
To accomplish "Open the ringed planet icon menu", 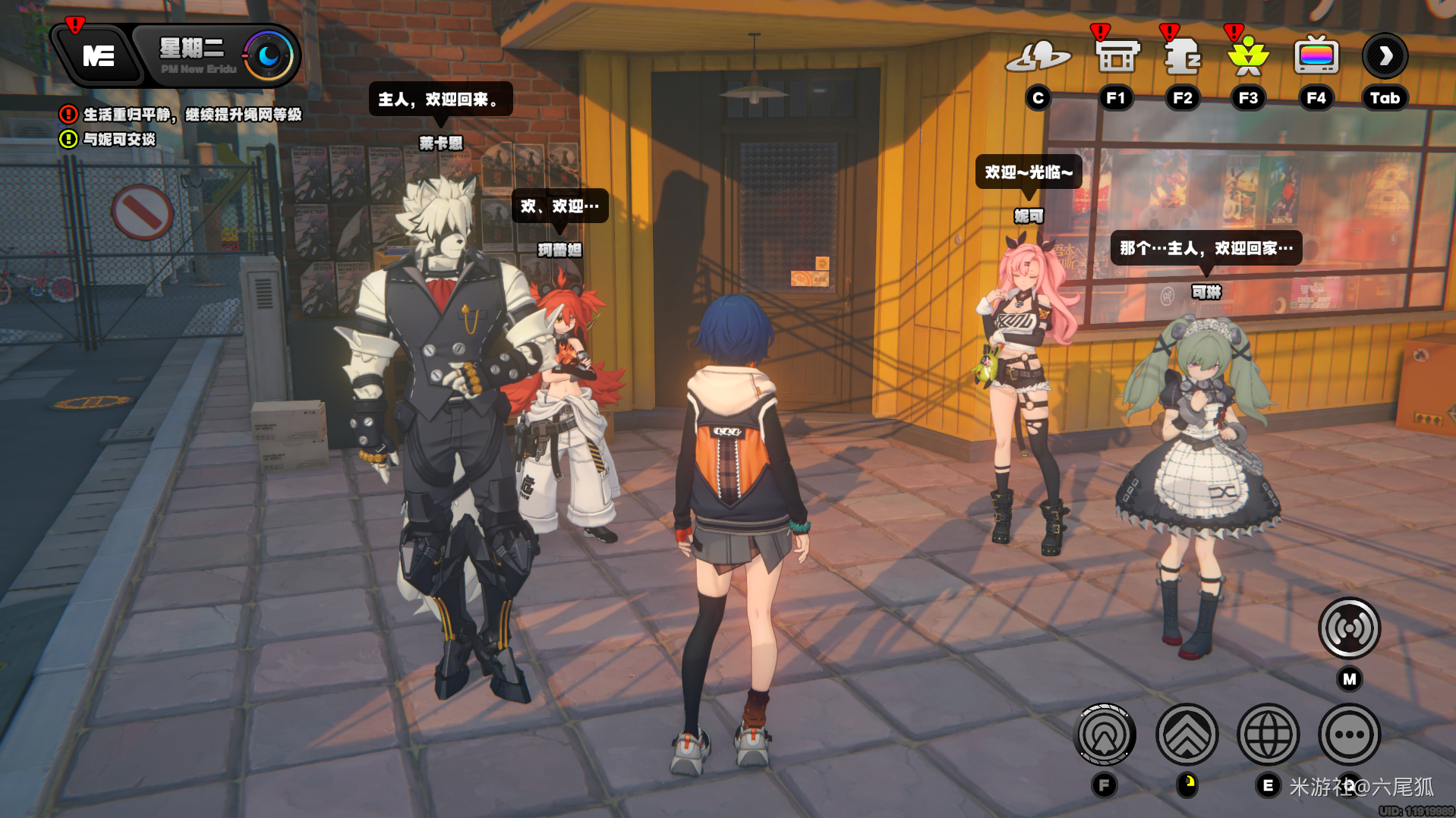I will coord(1037,56).
